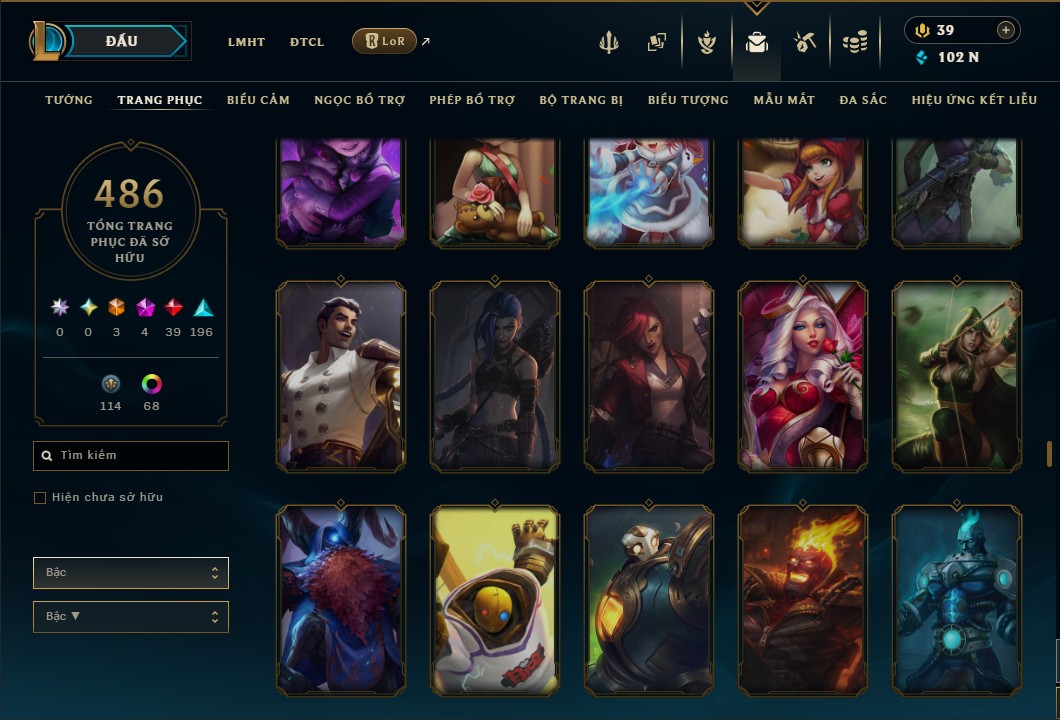Open the BIỂU CẢM tab
1060x720 pixels.
258,100
